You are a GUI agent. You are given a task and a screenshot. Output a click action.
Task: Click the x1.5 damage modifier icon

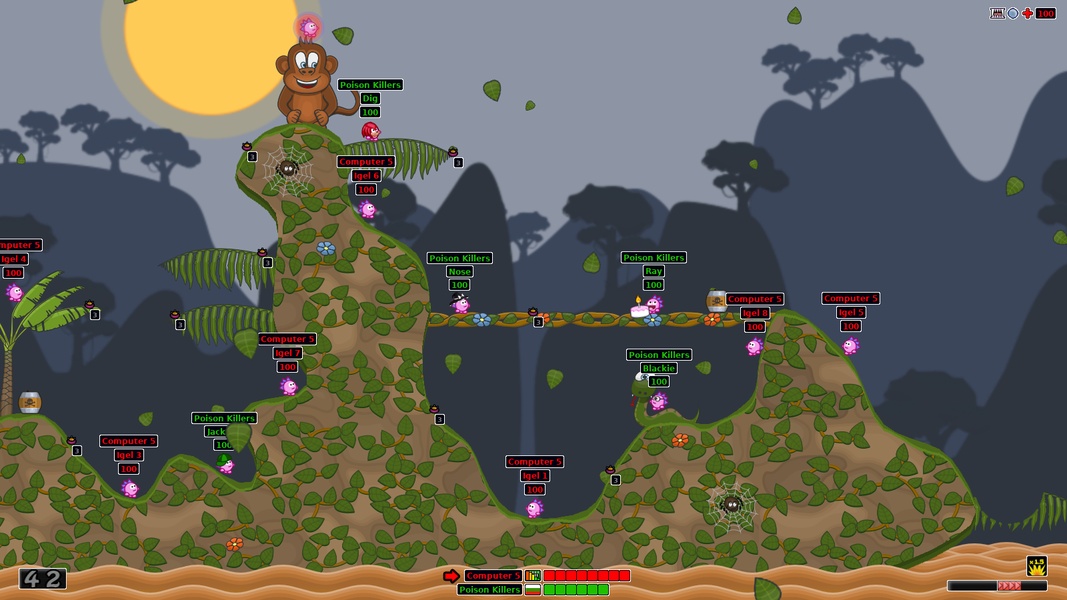point(1037,565)
